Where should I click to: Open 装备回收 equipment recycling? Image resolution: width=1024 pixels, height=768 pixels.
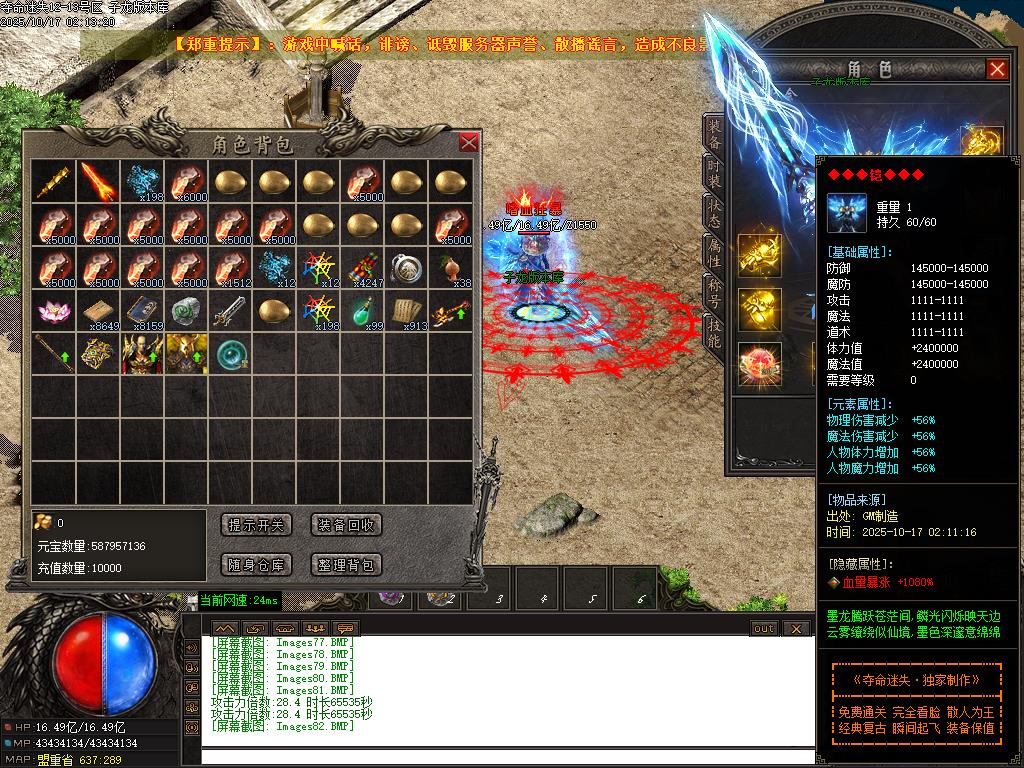(346, 525)
